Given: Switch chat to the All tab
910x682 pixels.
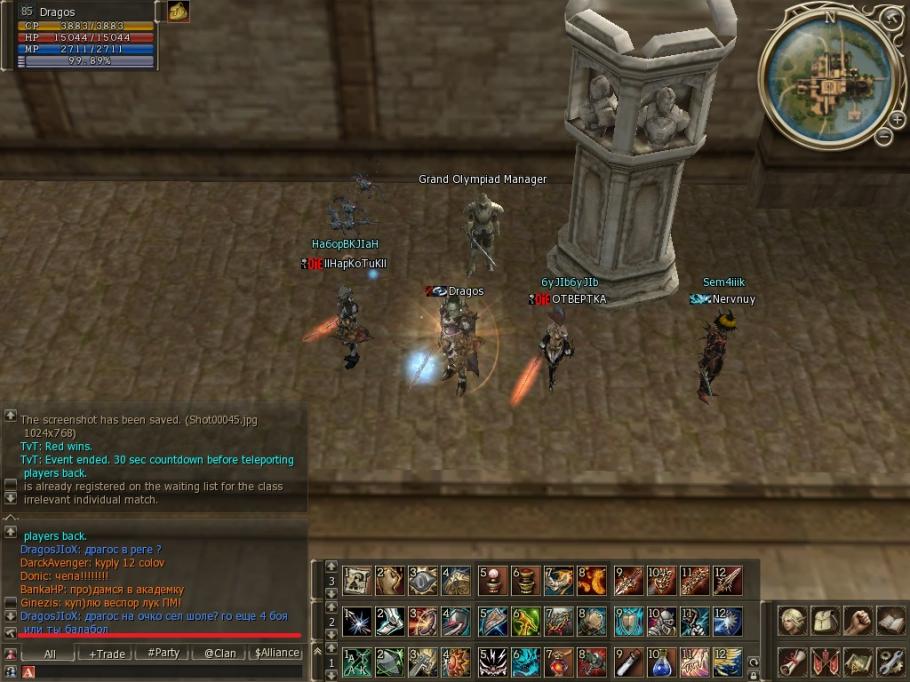Looking at the screenshot, I should click(50, 653).
